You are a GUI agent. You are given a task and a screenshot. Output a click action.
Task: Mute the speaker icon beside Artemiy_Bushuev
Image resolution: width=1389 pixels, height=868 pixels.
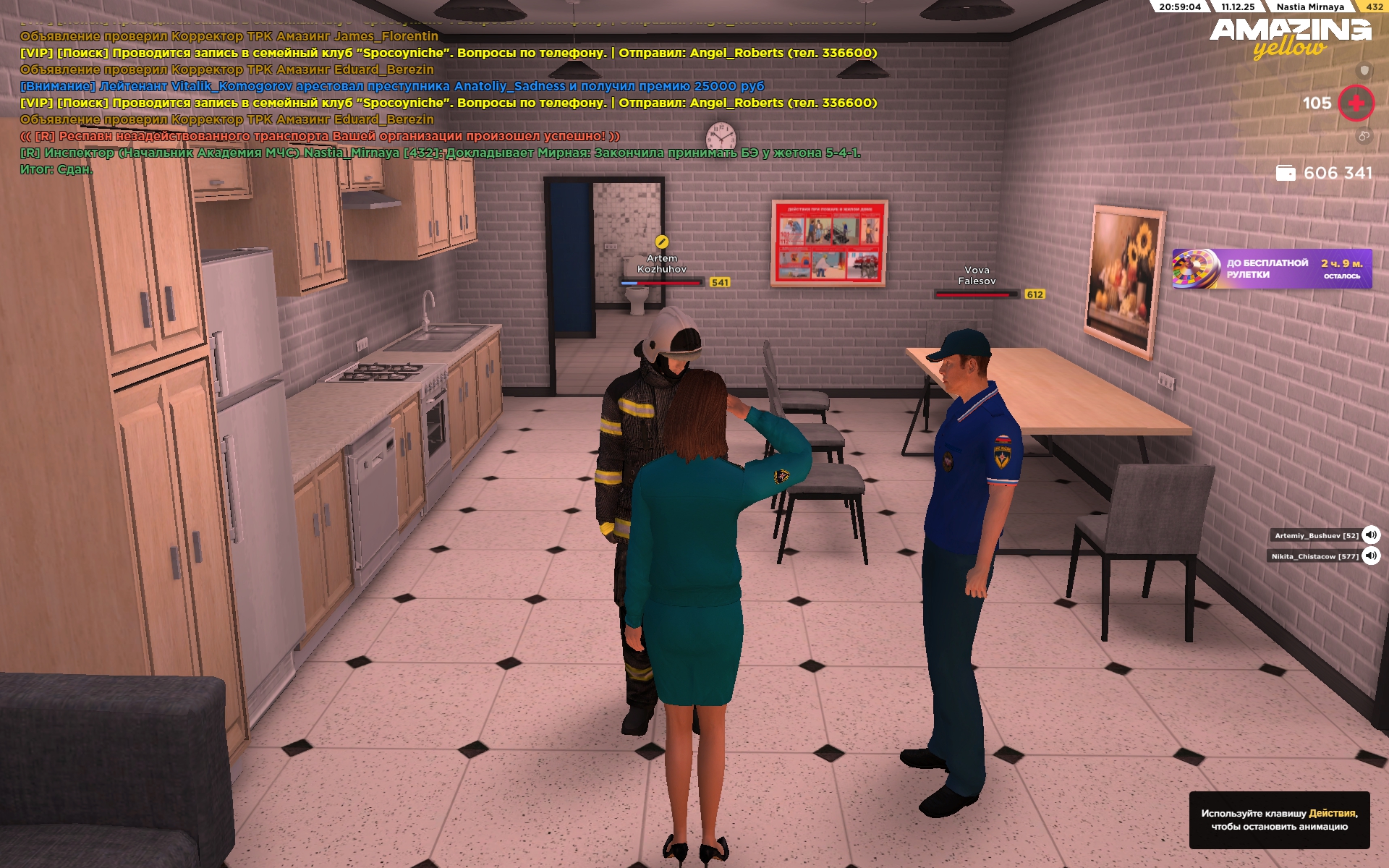[1370, 535]
